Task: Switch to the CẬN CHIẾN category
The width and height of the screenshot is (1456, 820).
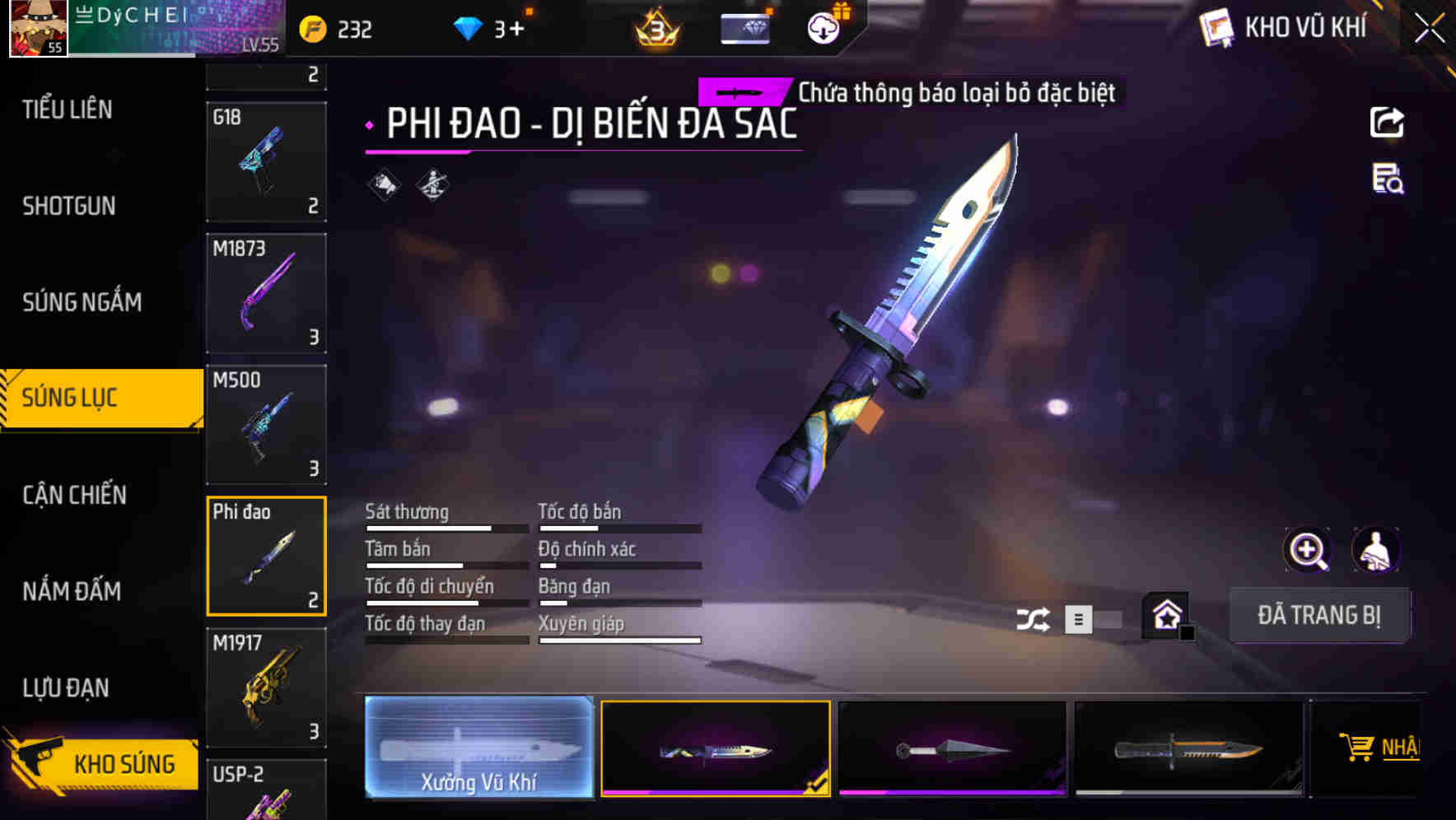Action: (72, 495)
